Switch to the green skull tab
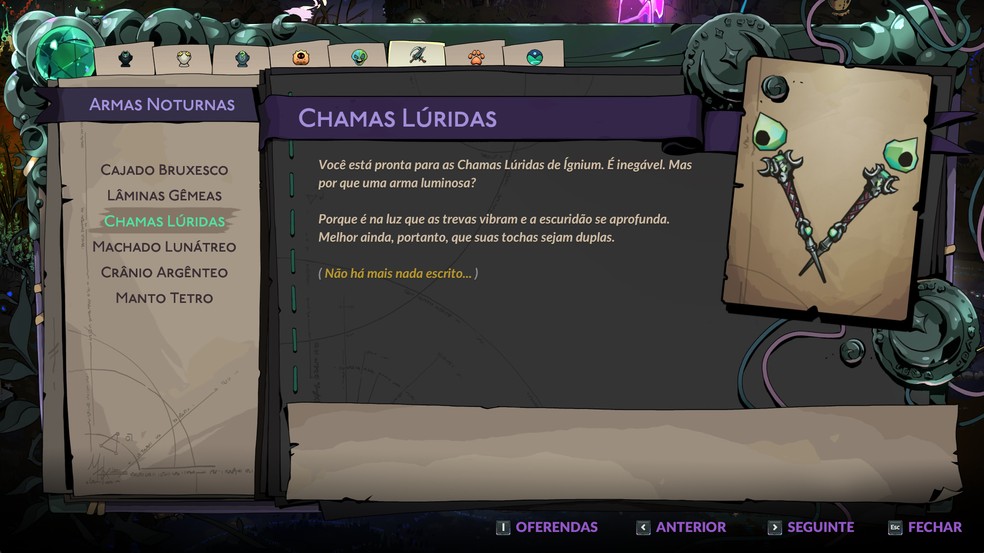This screenshot has width=984, height=553. click(x=358, y=57)
